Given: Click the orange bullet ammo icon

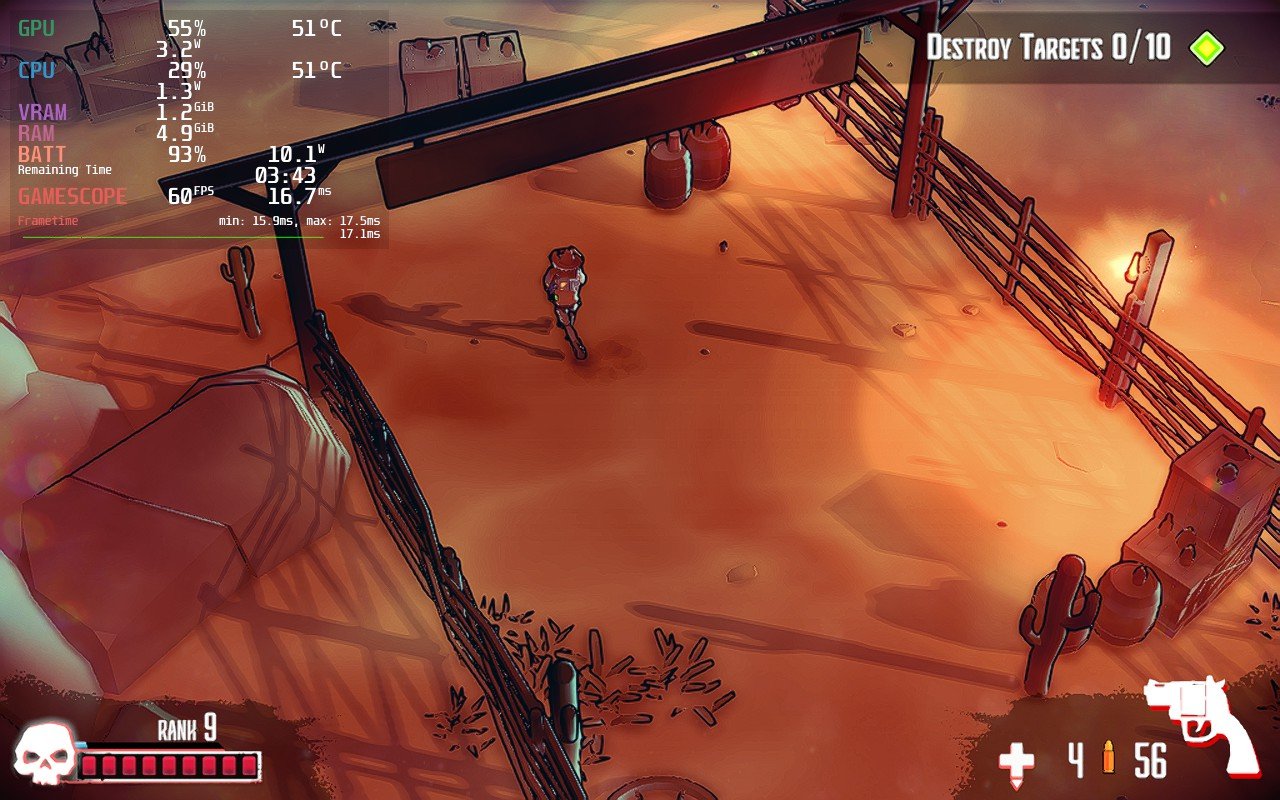Looking at the screenshot, I should click(1108, 761).
